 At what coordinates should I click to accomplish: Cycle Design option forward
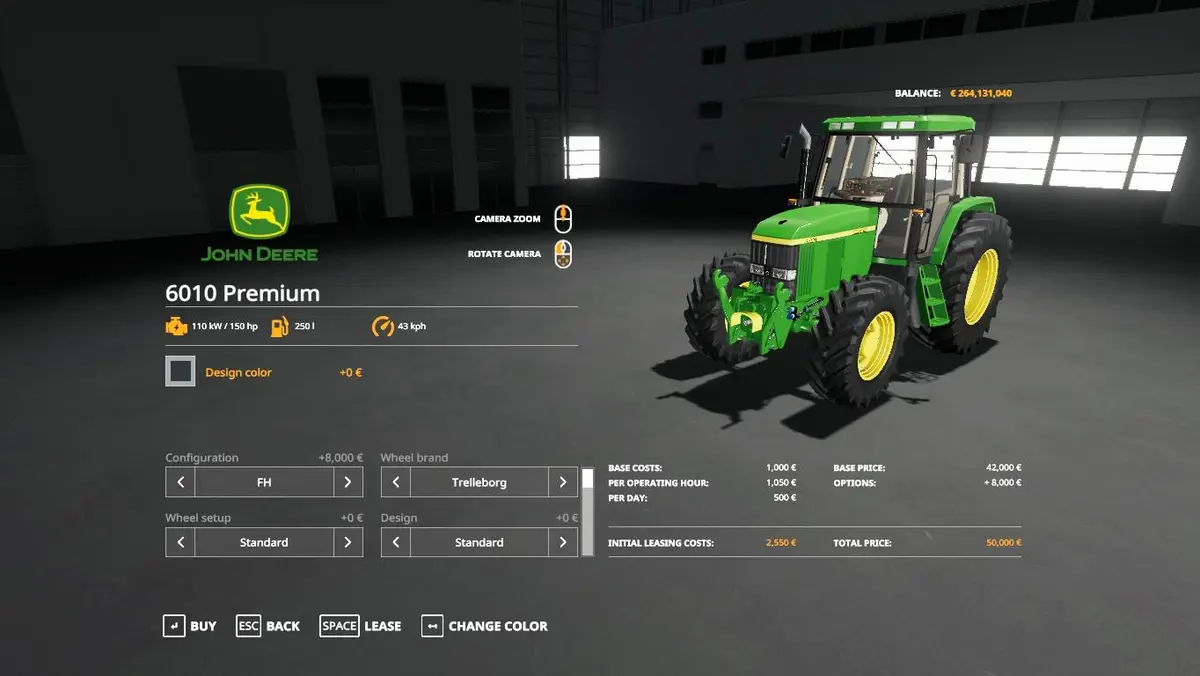point(563,542)
